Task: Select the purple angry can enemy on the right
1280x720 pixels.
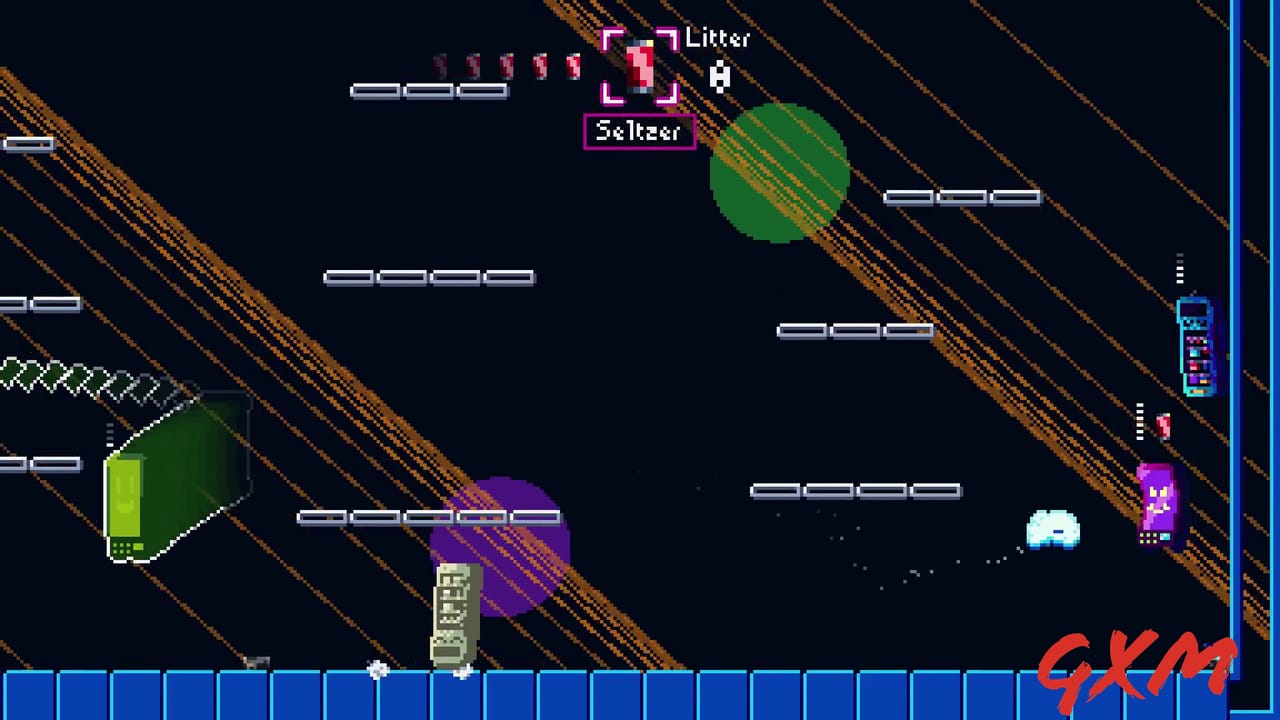Action: pyautogui.click(x=1157, y=500)
